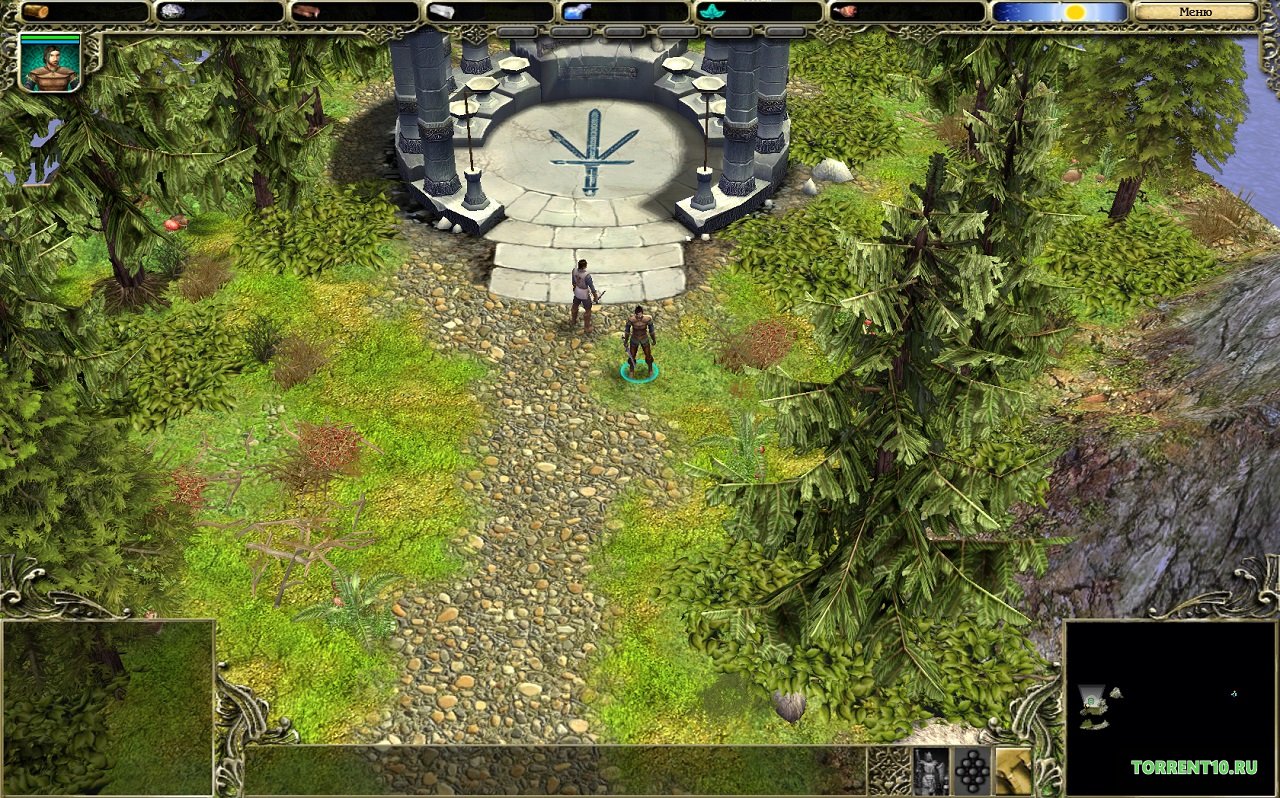Open the armored knight character icon
The image size is (1280, 798).
931,771
